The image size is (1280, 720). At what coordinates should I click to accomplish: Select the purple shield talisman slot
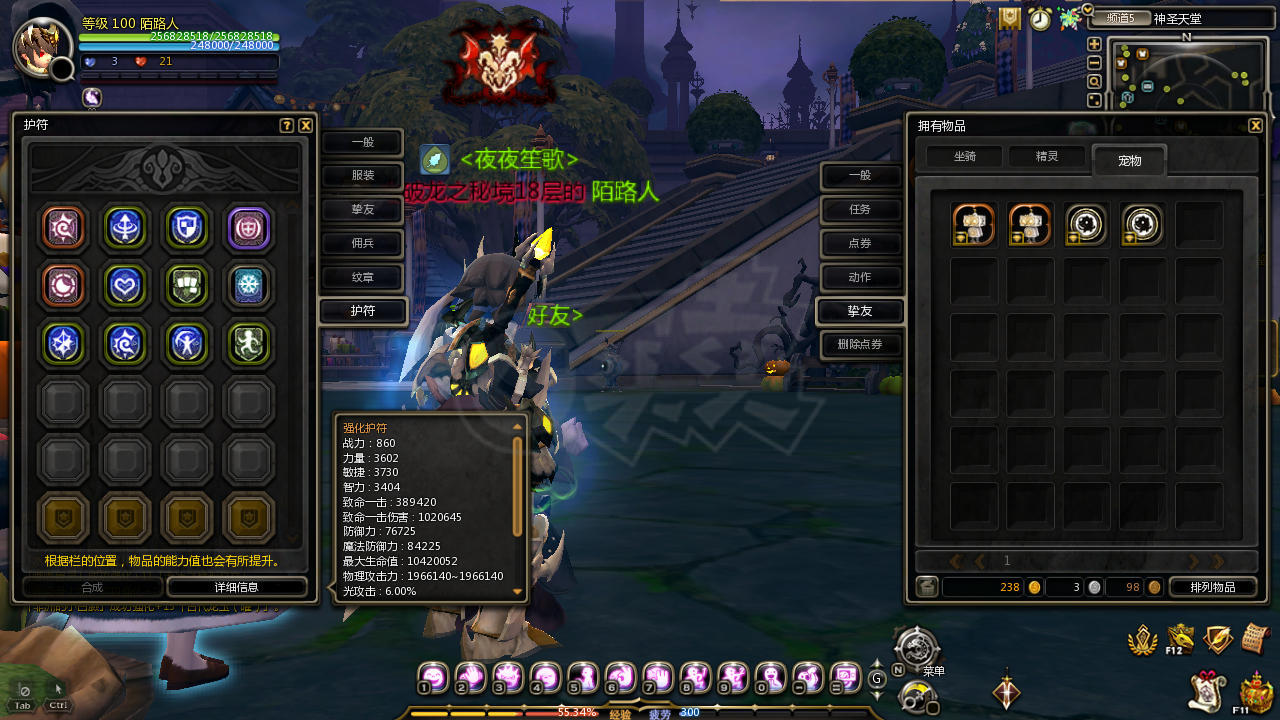click(249, 228)
